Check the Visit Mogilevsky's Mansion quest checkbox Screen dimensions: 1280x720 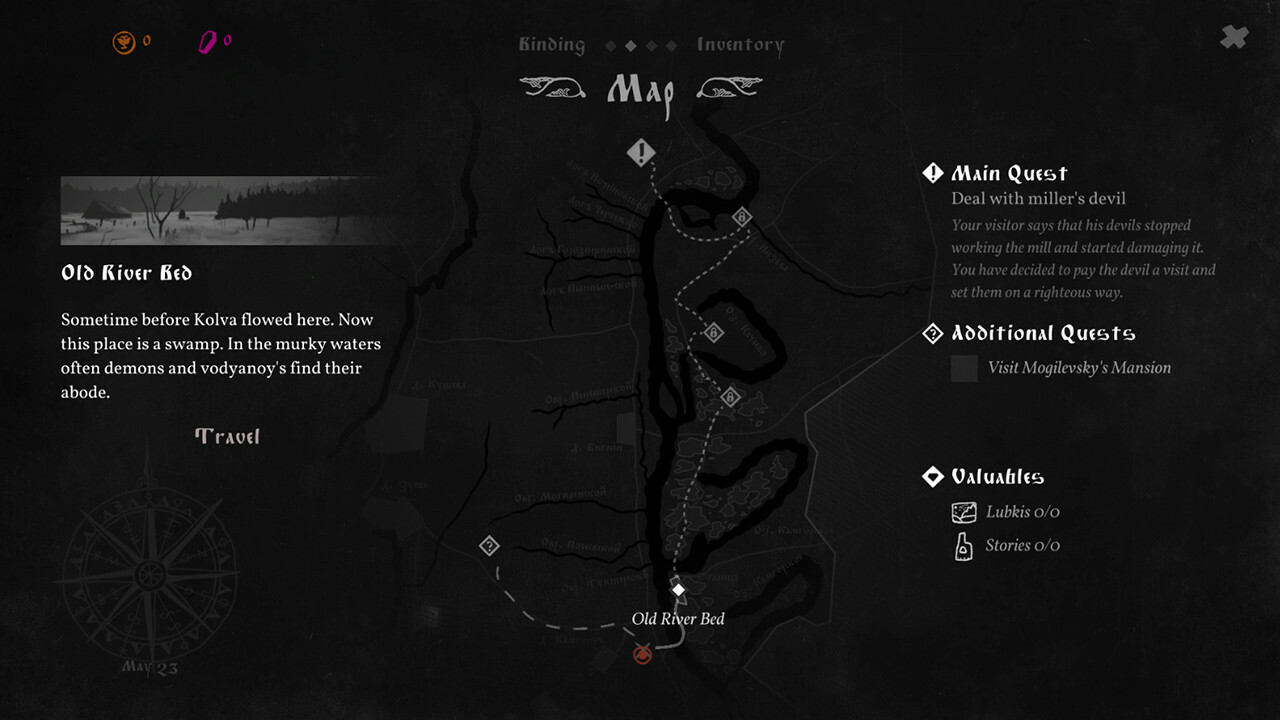point(963,368)
